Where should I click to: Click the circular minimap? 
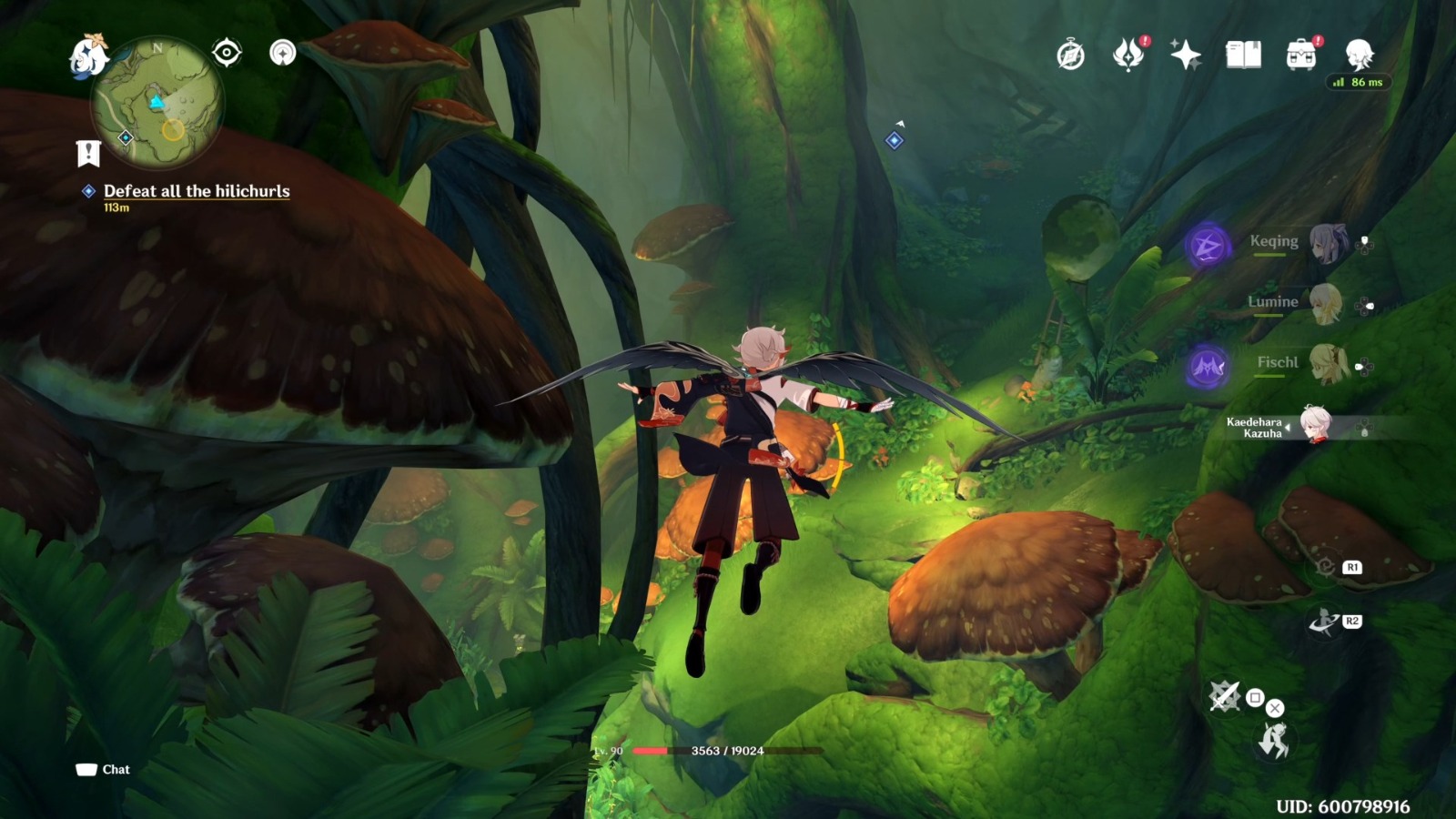(x=157, y=102)
